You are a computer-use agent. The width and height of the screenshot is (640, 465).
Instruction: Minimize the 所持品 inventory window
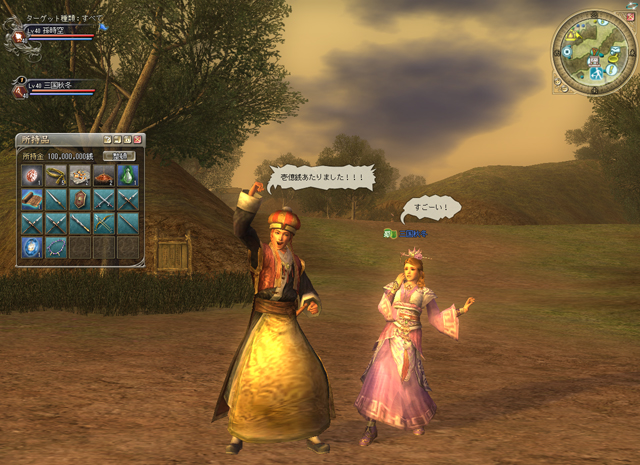tap(117, 139)
